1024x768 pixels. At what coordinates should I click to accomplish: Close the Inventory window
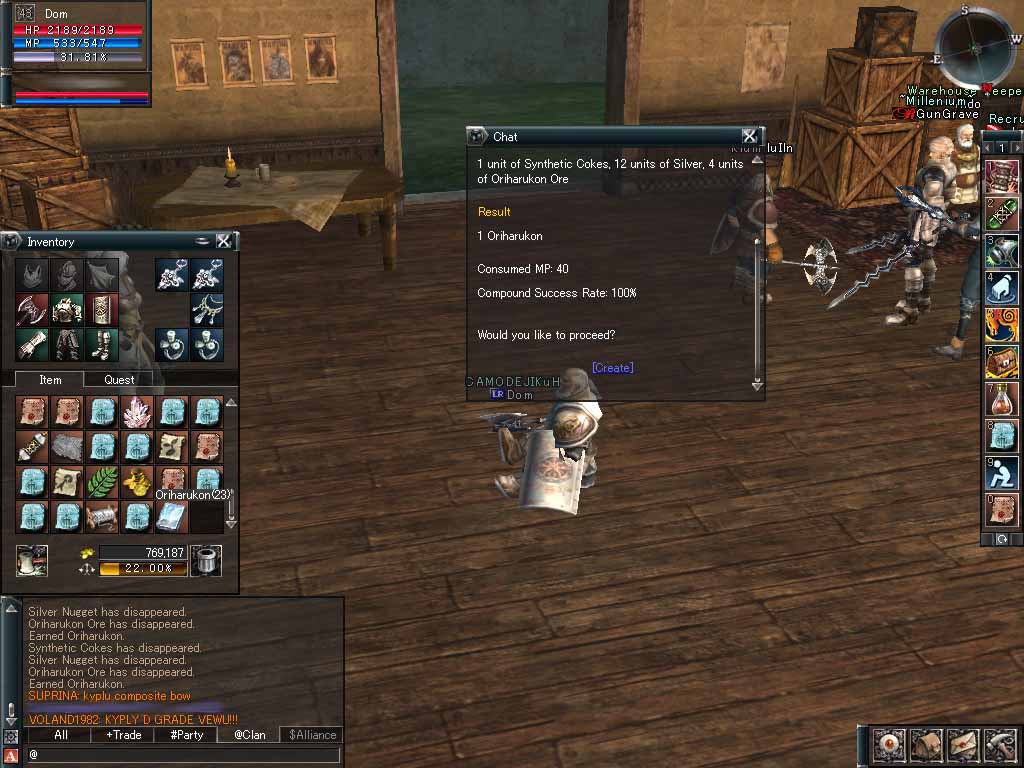coord(224,241)
